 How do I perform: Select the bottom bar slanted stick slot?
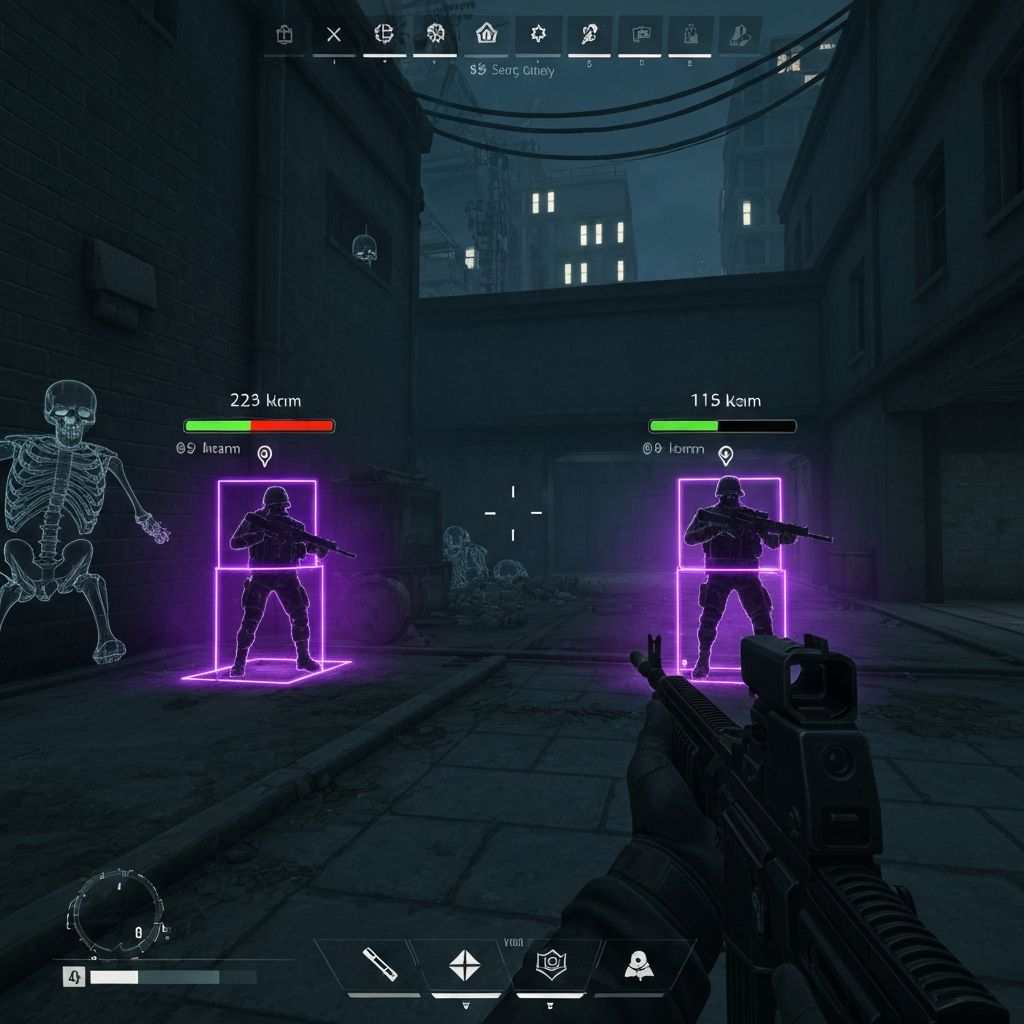[x=378, y=964]
